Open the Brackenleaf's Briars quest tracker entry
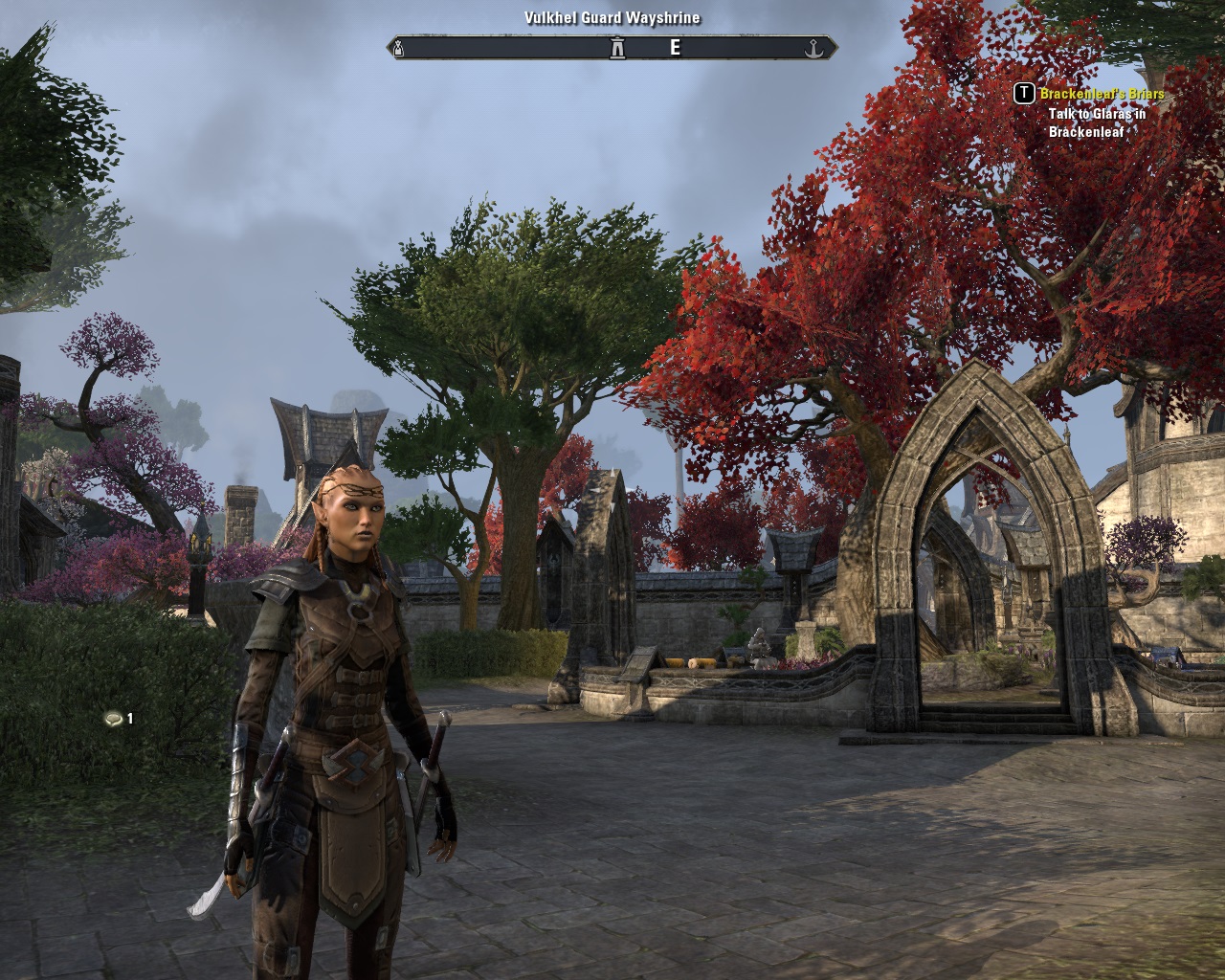The width and height of the screenshot is (1225, 980). click(x=1102, y=94)
